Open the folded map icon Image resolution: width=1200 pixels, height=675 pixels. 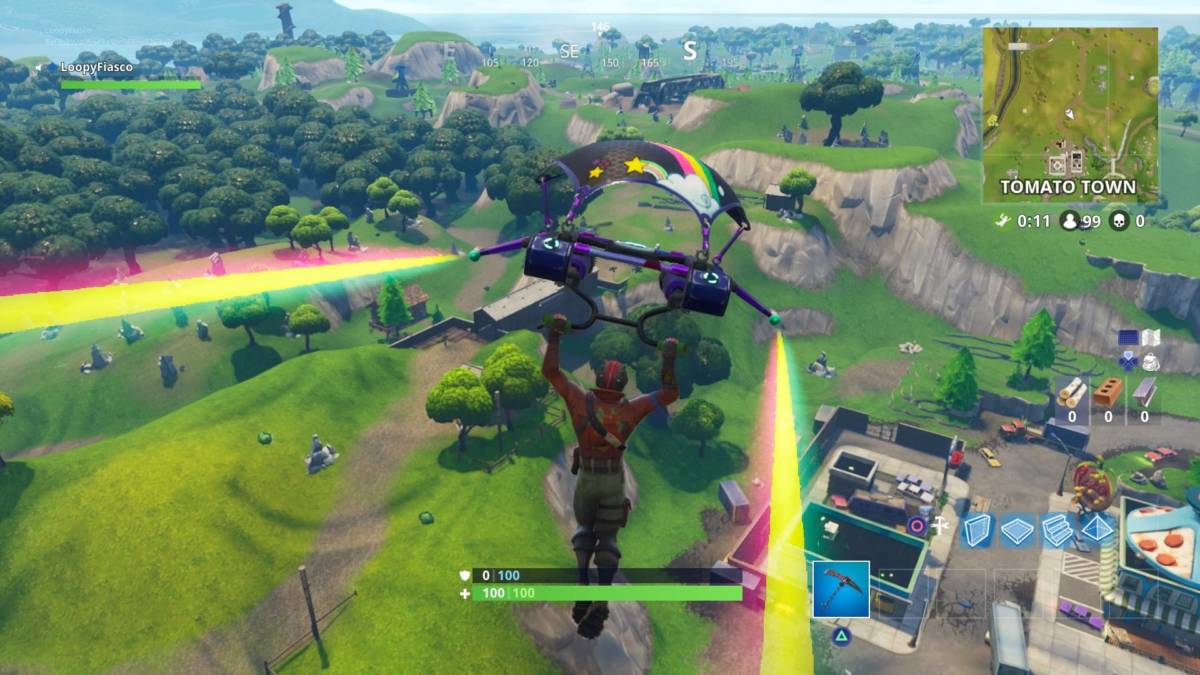click(1151, 338)
